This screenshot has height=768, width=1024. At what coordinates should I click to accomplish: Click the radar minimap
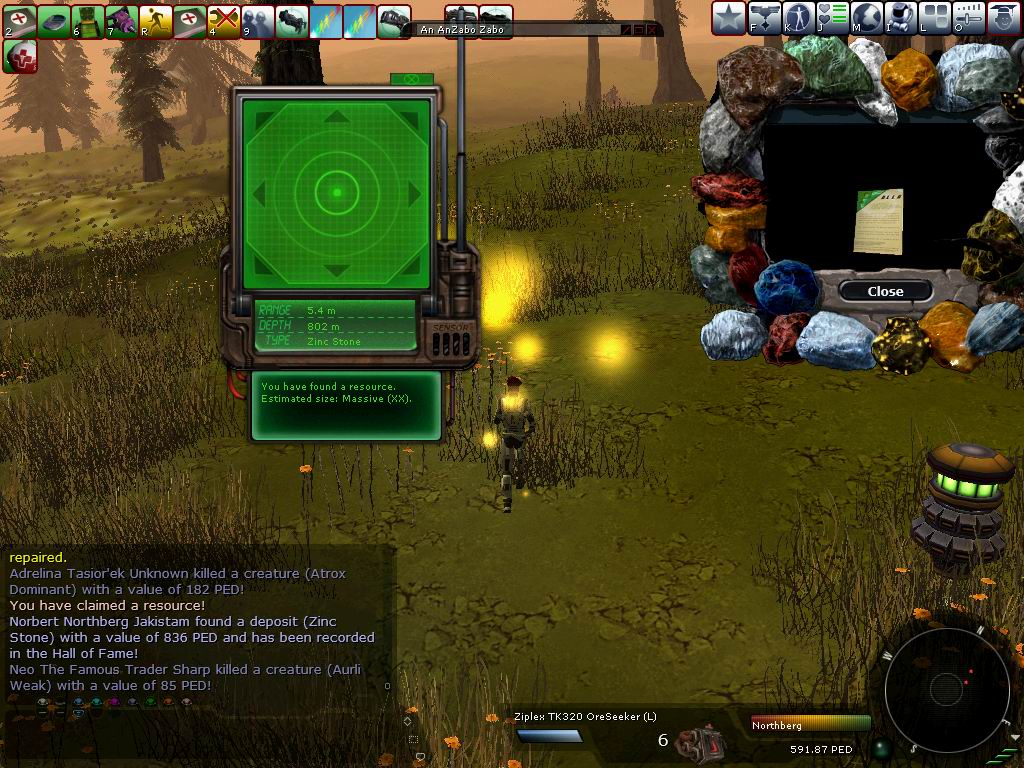[946, 688]
